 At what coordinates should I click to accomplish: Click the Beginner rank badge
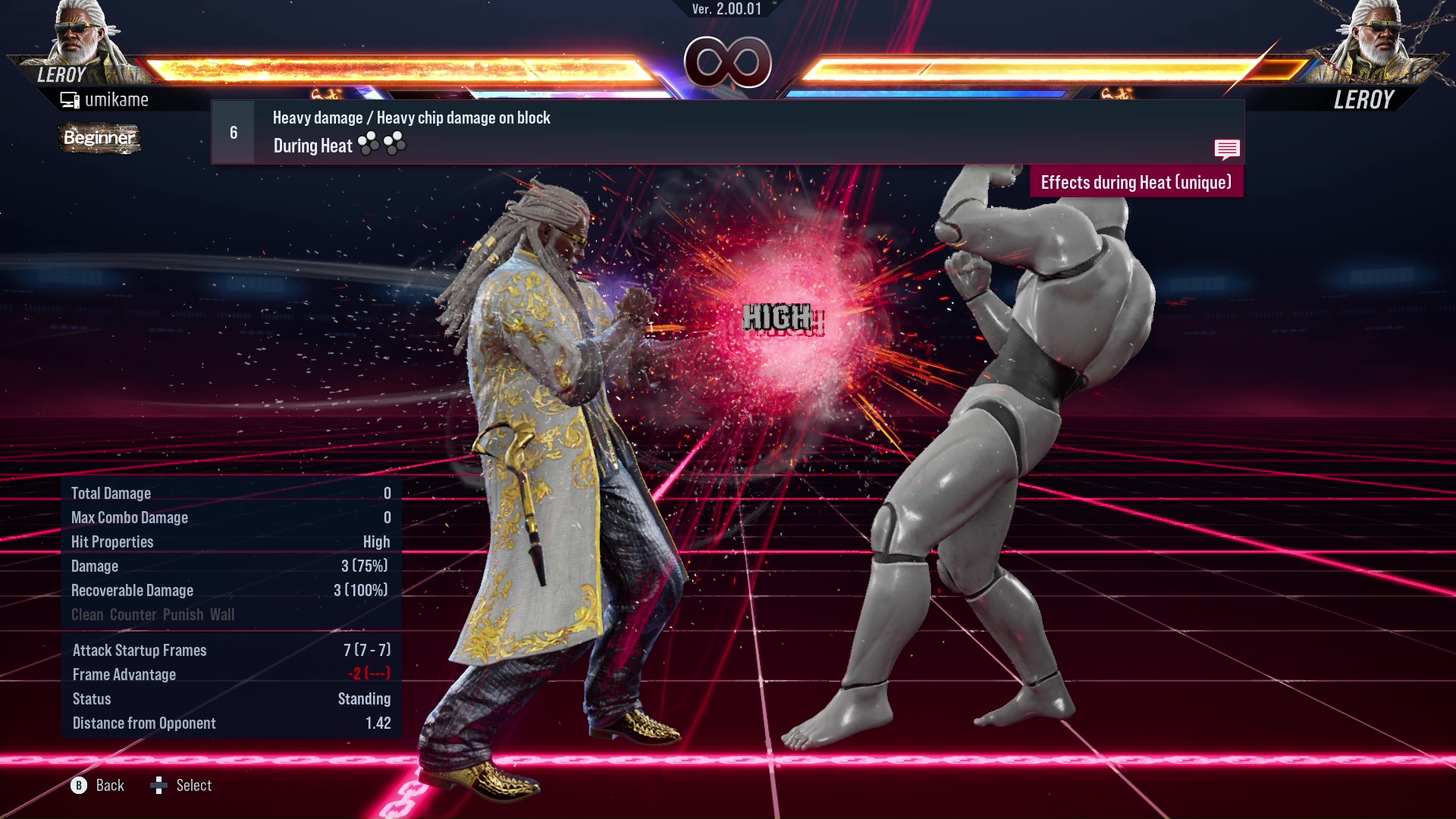[99, 139]
